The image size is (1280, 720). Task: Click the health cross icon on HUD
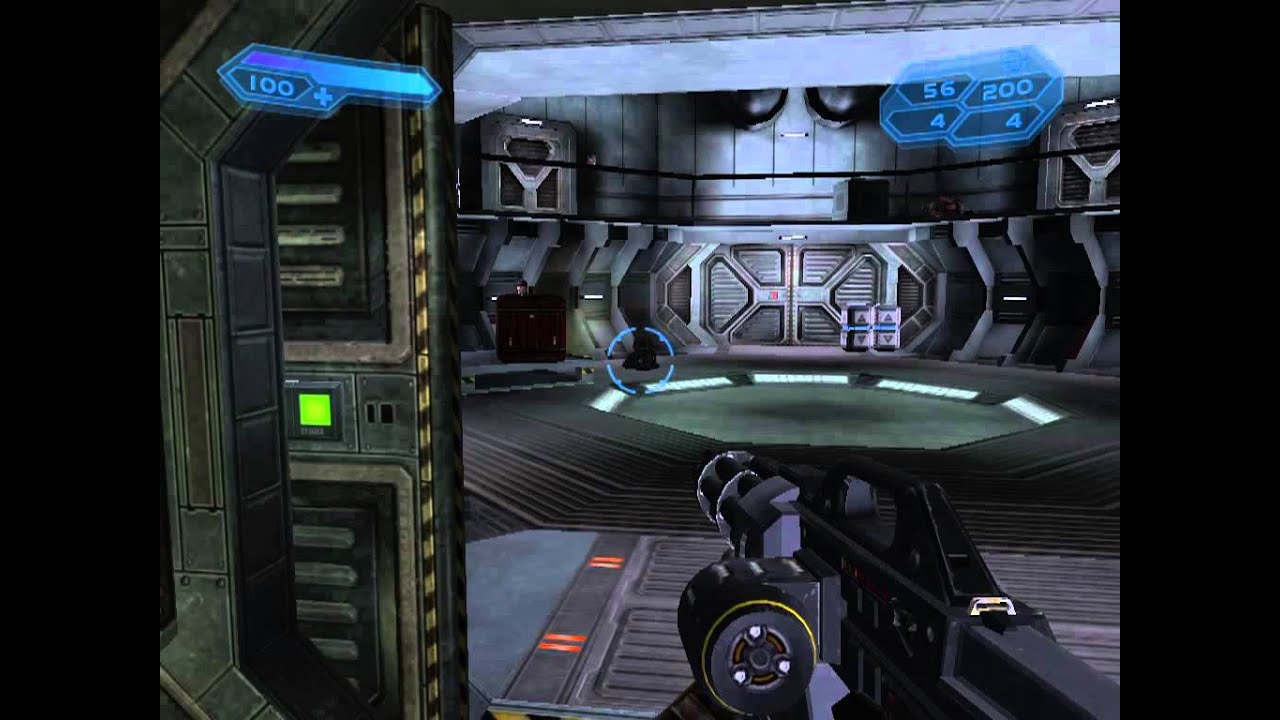point(322,96)
